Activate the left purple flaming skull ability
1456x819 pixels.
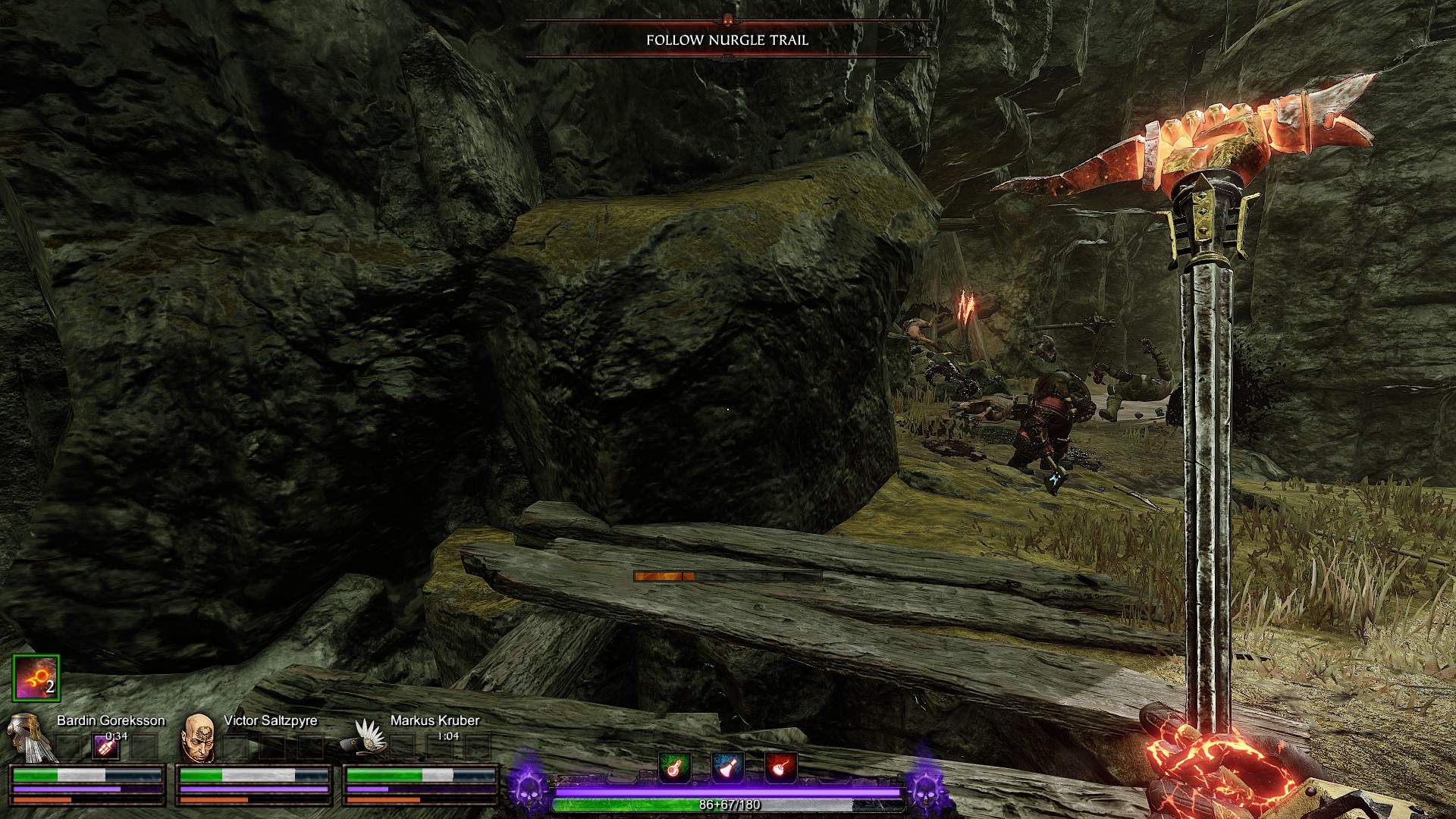pos(527,786)
